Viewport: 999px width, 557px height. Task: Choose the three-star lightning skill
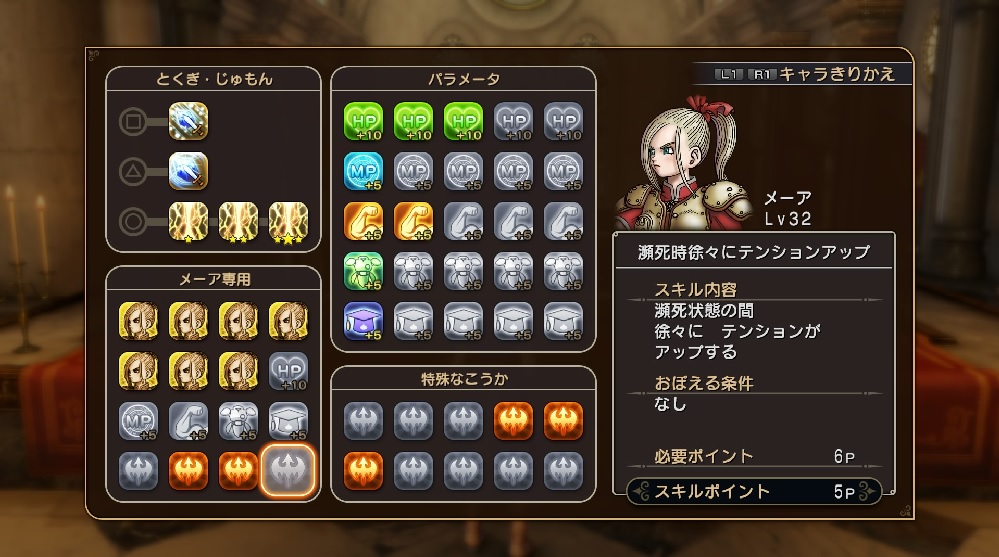coord(288,221)
